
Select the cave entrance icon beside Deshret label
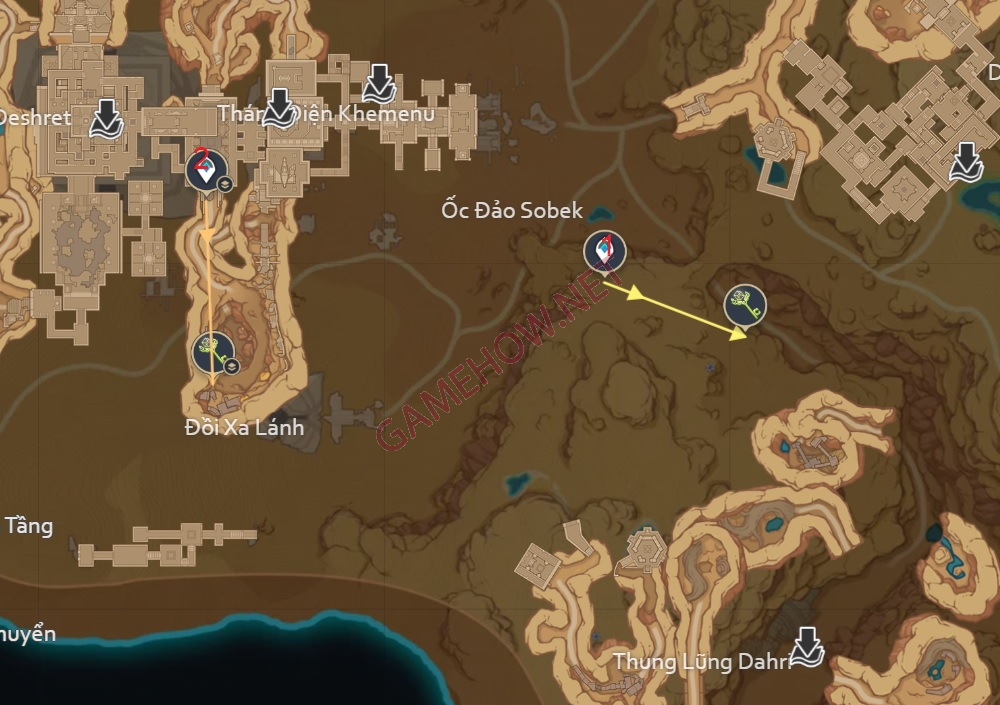tap(106, 118)
